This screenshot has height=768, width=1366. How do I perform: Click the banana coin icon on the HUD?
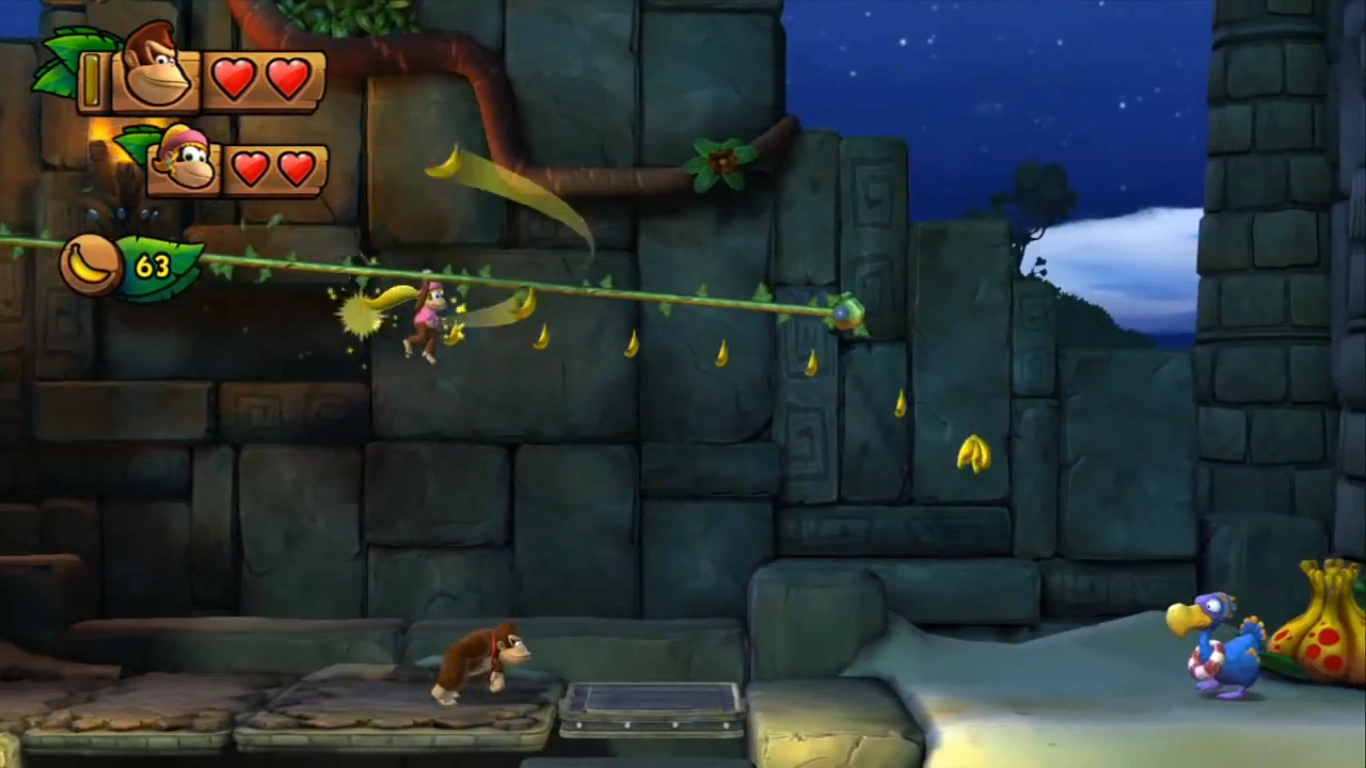pyautogui.click(x=90, y=264)
